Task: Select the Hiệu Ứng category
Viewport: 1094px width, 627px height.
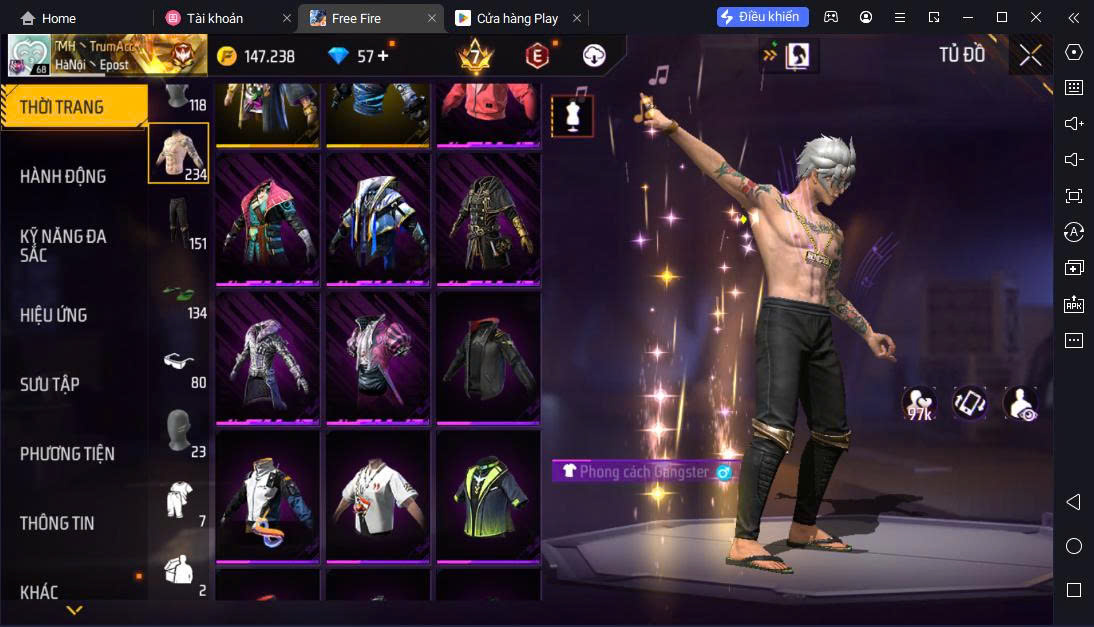Action: click(53, 315)
